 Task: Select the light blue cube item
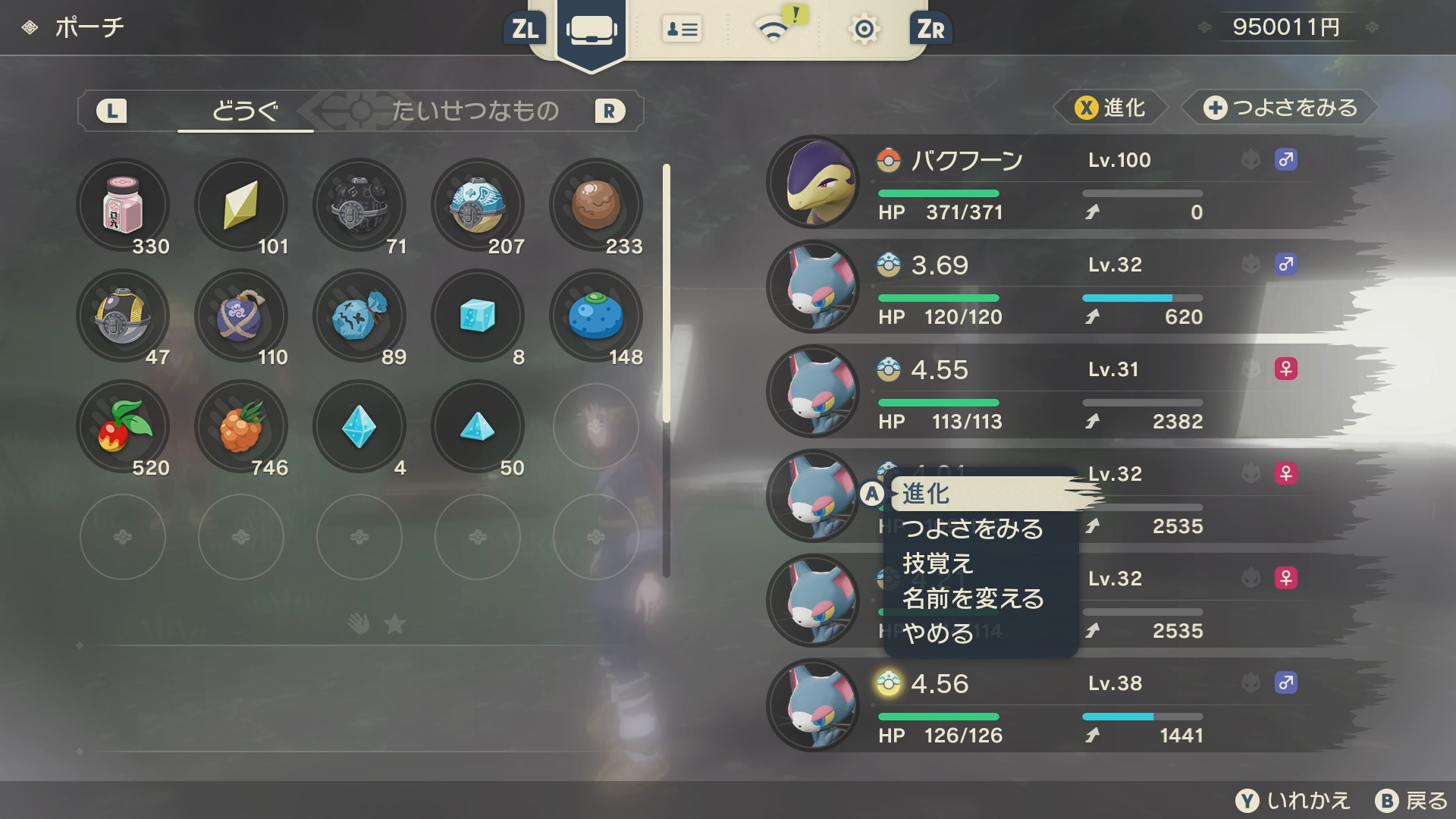tap(478, 316)
